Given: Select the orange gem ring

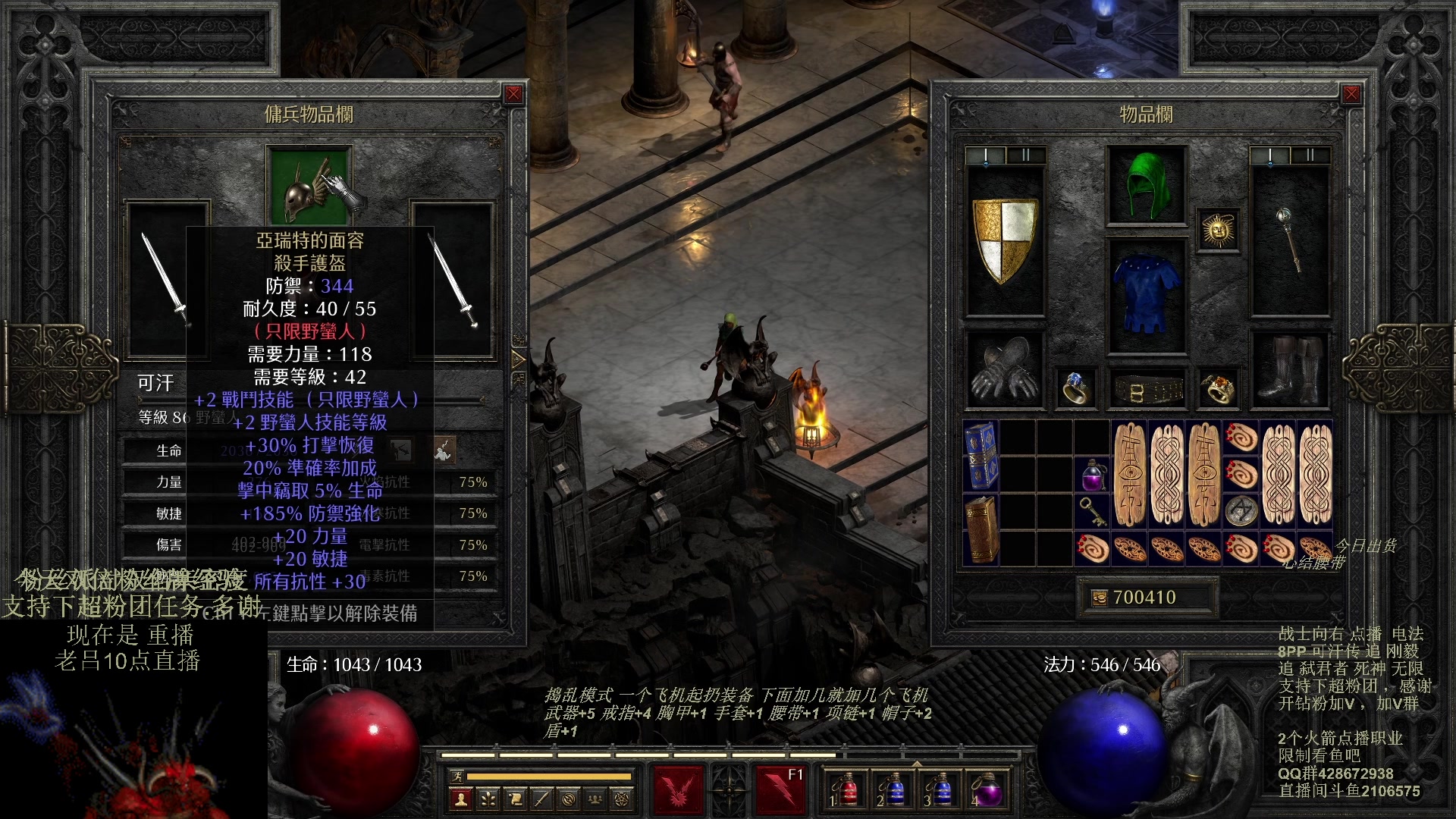Looking at the screenshot, I should pyautogui.click(x=1219, y=388).
